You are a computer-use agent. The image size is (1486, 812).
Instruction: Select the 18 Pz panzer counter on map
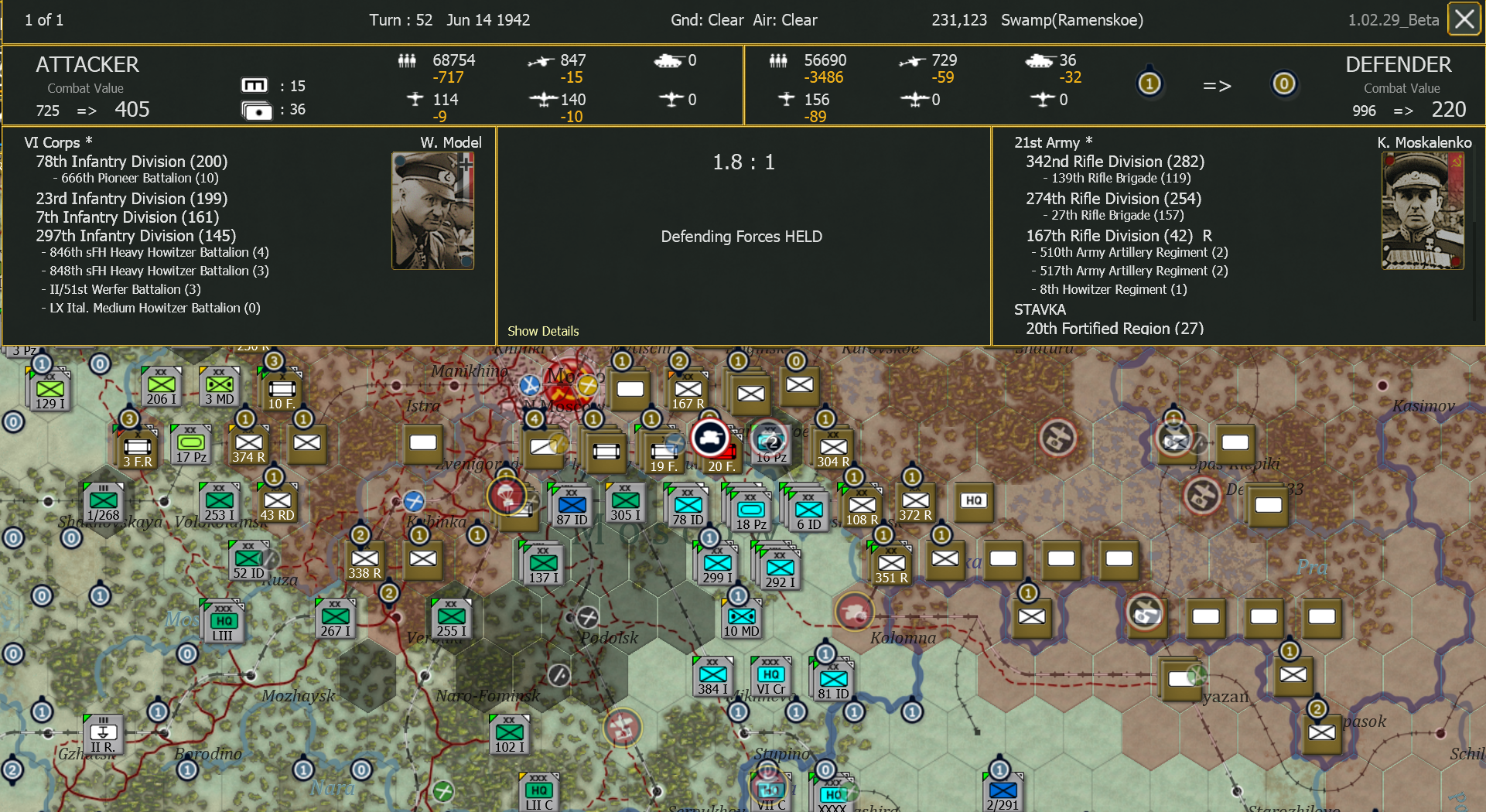[750, 509]
